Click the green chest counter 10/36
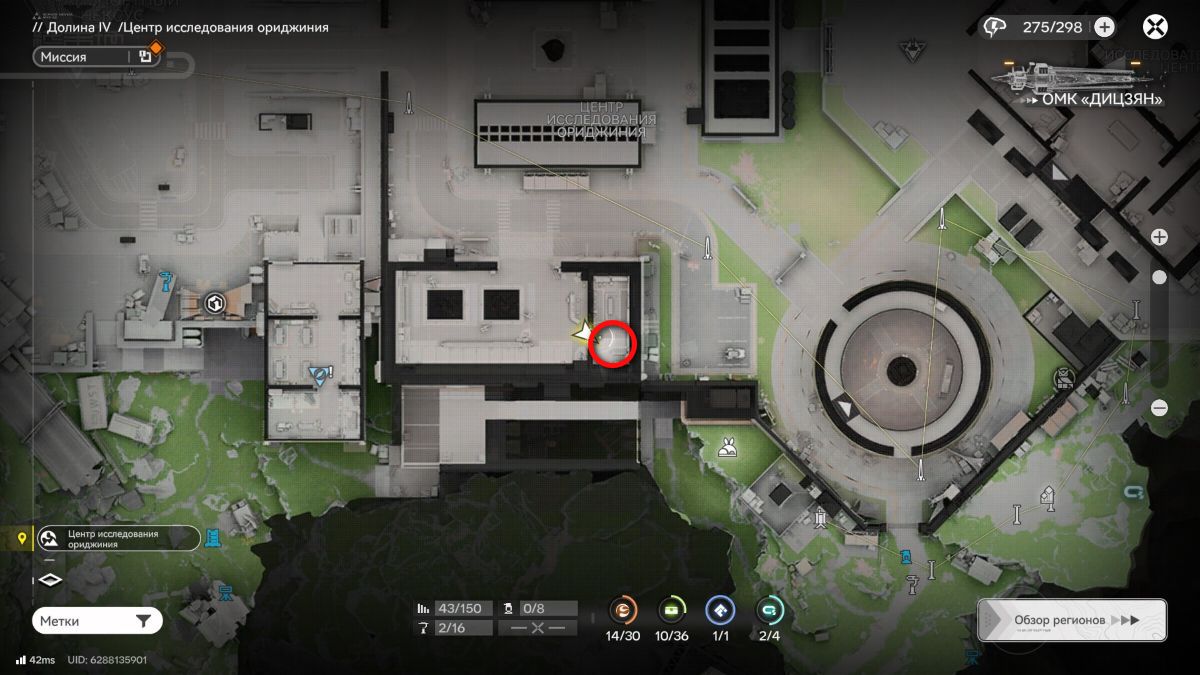 pyautogui.click(x=672, y=610)
